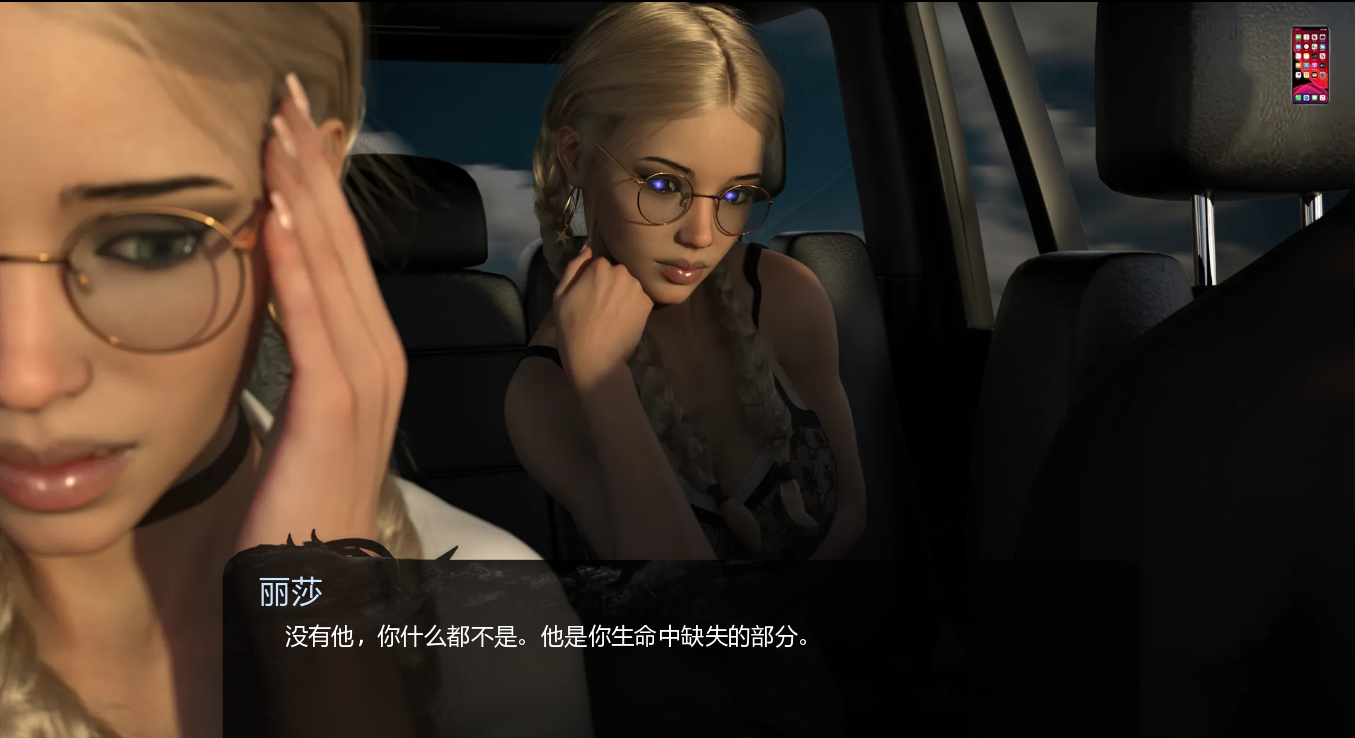Open the rightmost app in the phone dock

coord(1322,97)
